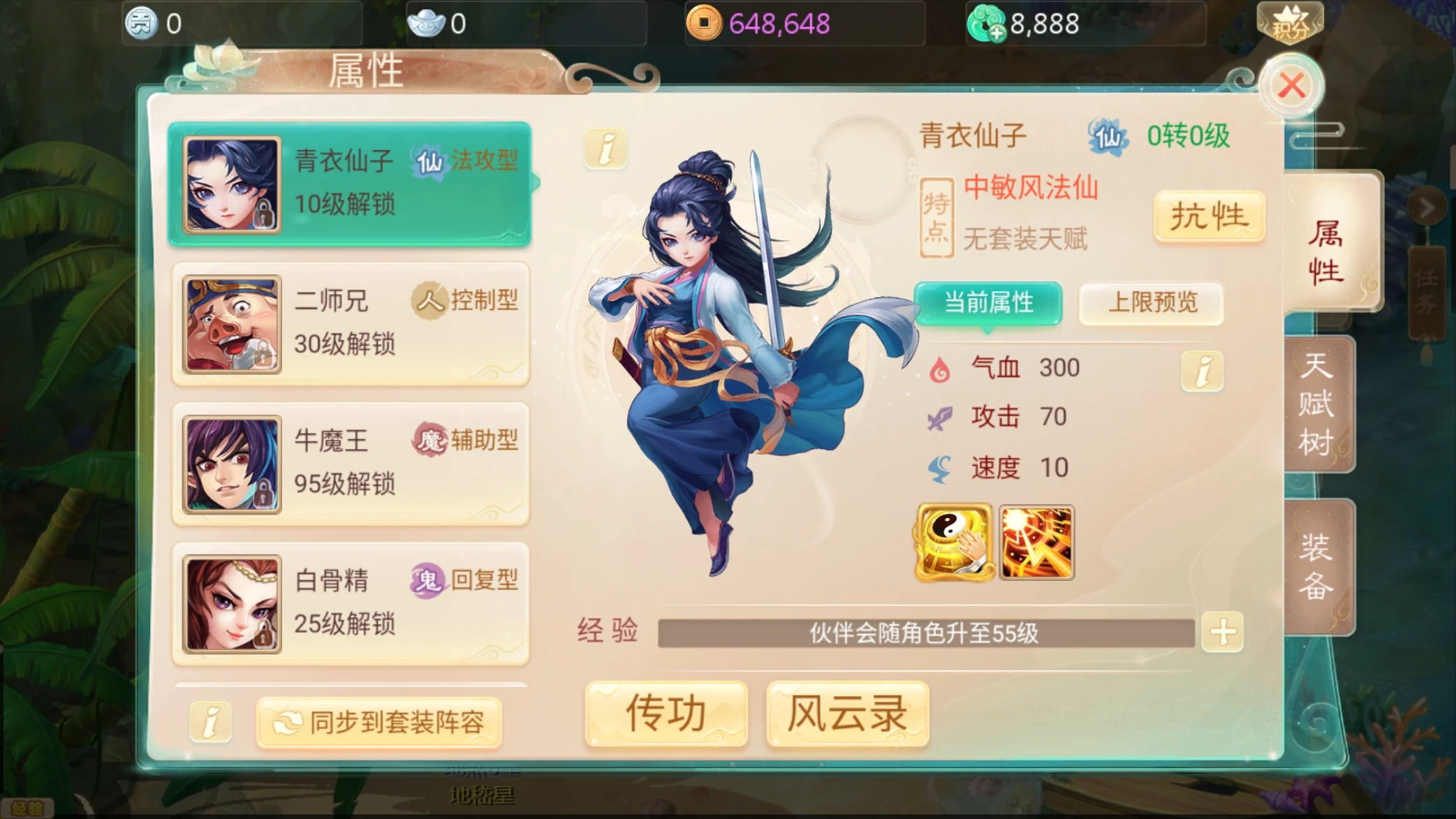Expand the right-edge arrow panel
1456x819 pixels.
[x=1429, y=206]
